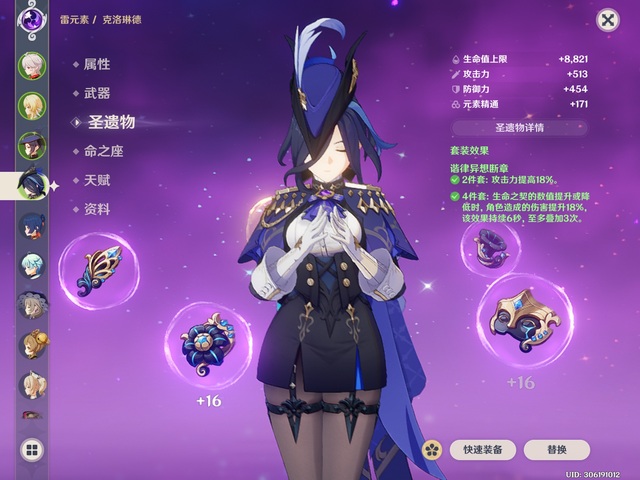Open the 天赋 talents menu
The width and height of the screenshot is (640, 480).
[x=97, y=180]
